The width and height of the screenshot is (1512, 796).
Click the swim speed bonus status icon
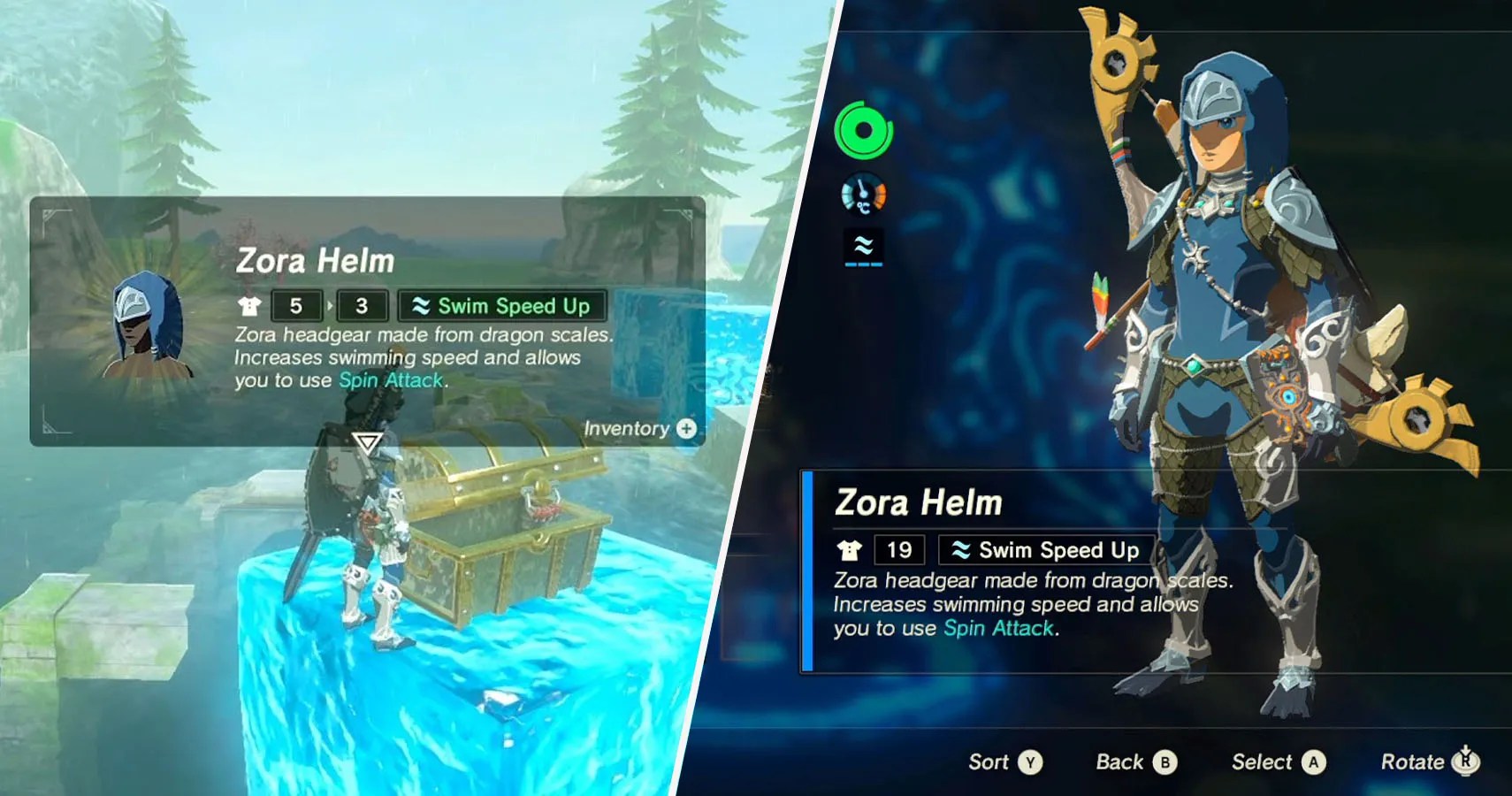[864, 247]
